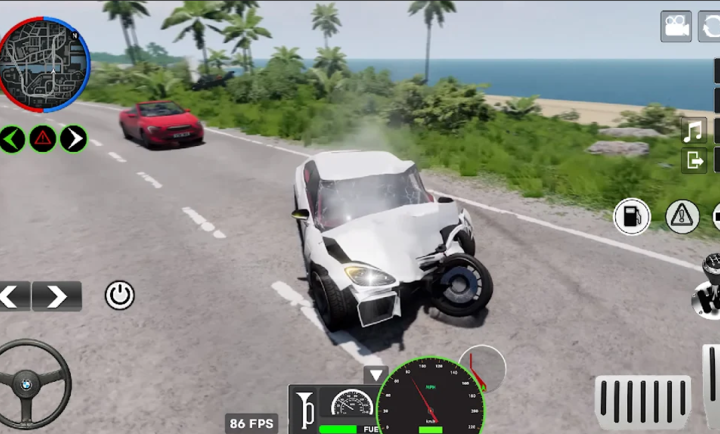Image resolution: width=720 pixels, height=434 pixels.
Task: Activate the left turn signal arrow
Action: click(x=12, y=138)
